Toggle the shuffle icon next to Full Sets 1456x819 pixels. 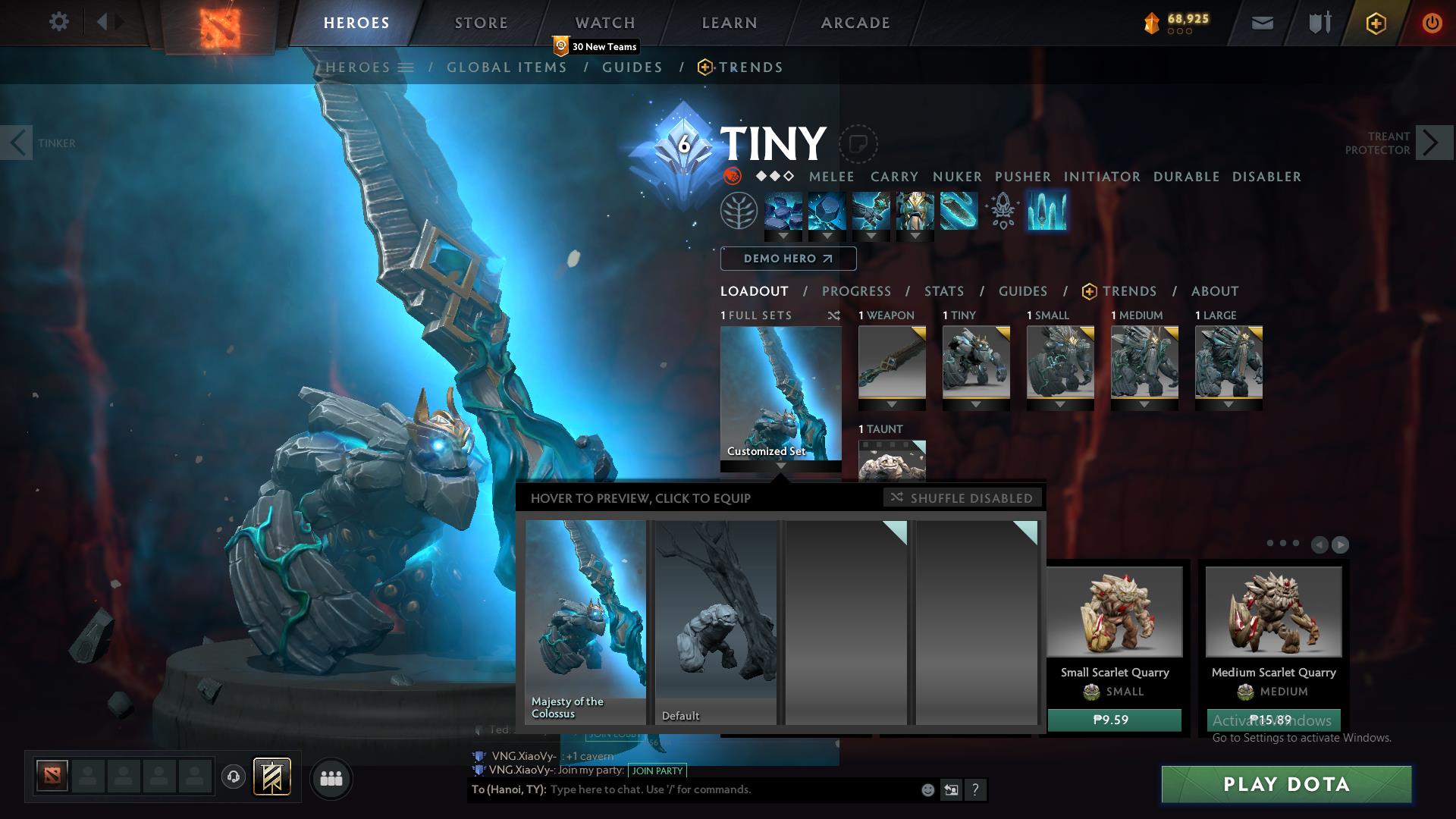(834, 315)
